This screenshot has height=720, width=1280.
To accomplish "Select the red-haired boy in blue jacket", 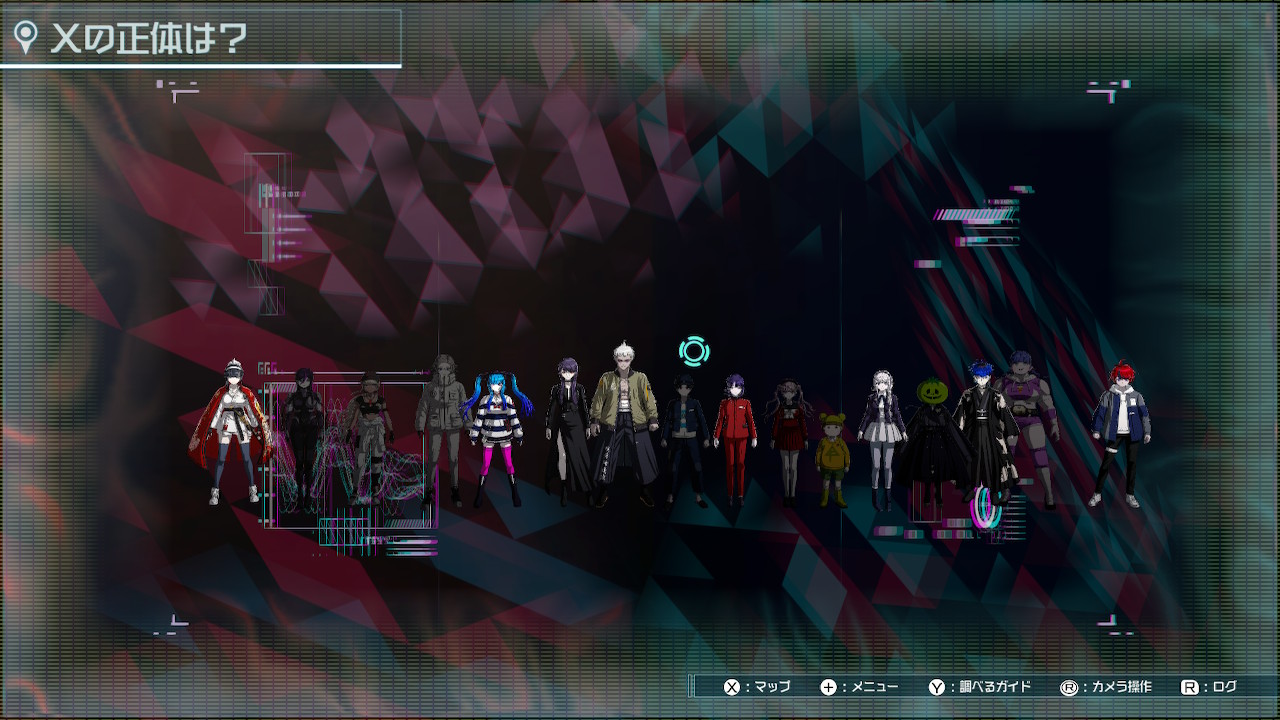I will (1120, 432).
